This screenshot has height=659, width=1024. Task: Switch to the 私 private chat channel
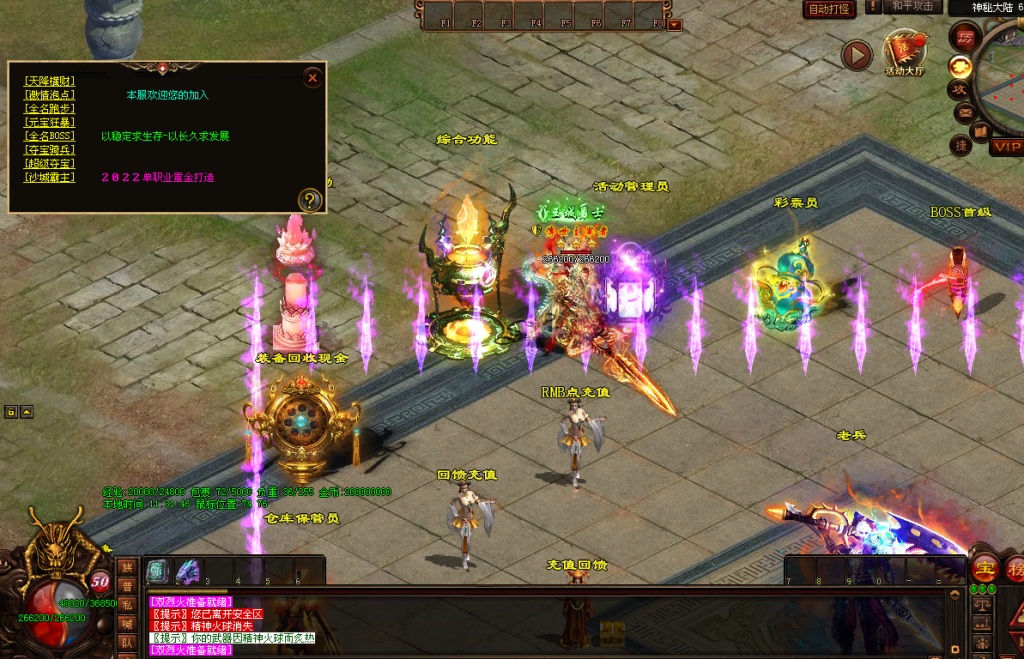127,604
